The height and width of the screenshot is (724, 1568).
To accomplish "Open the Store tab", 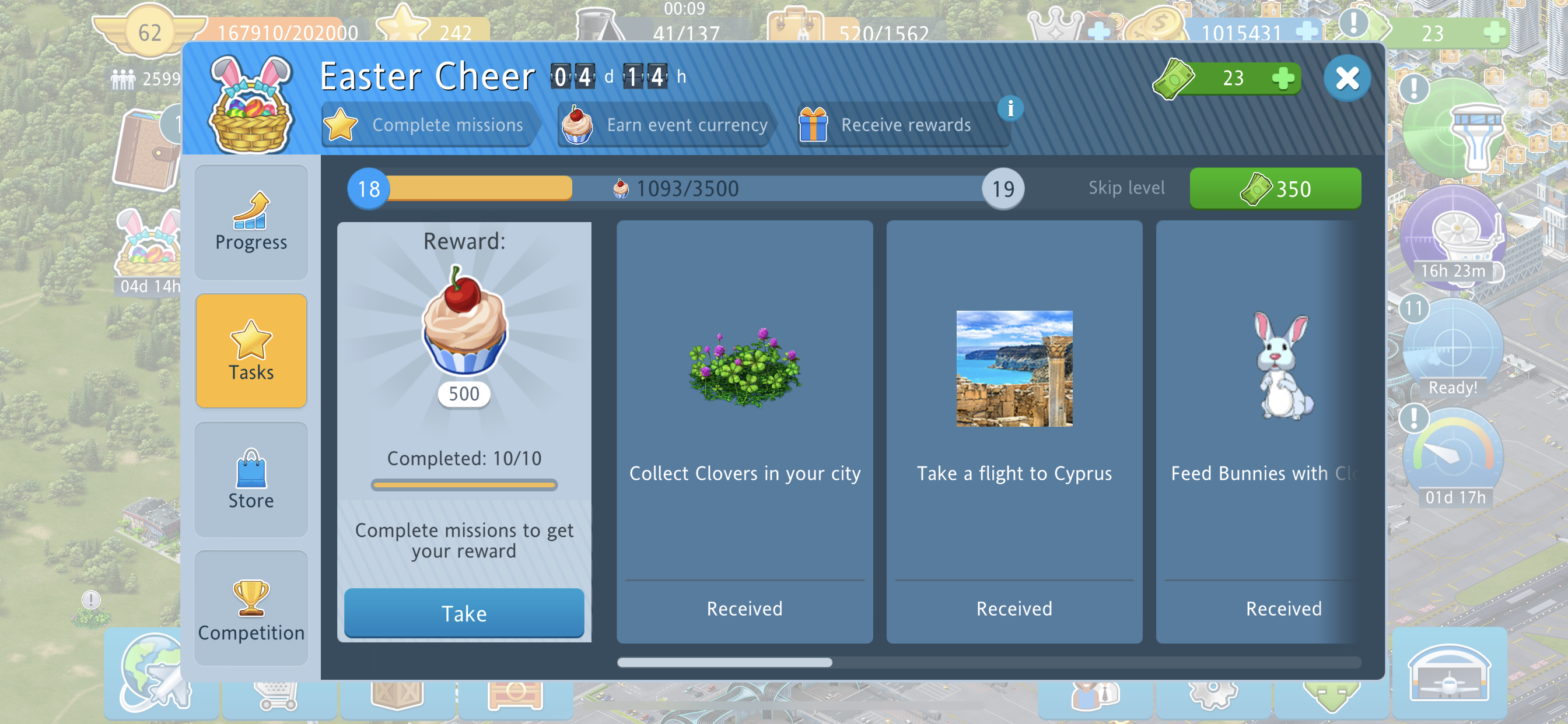I will coord(251,479).
